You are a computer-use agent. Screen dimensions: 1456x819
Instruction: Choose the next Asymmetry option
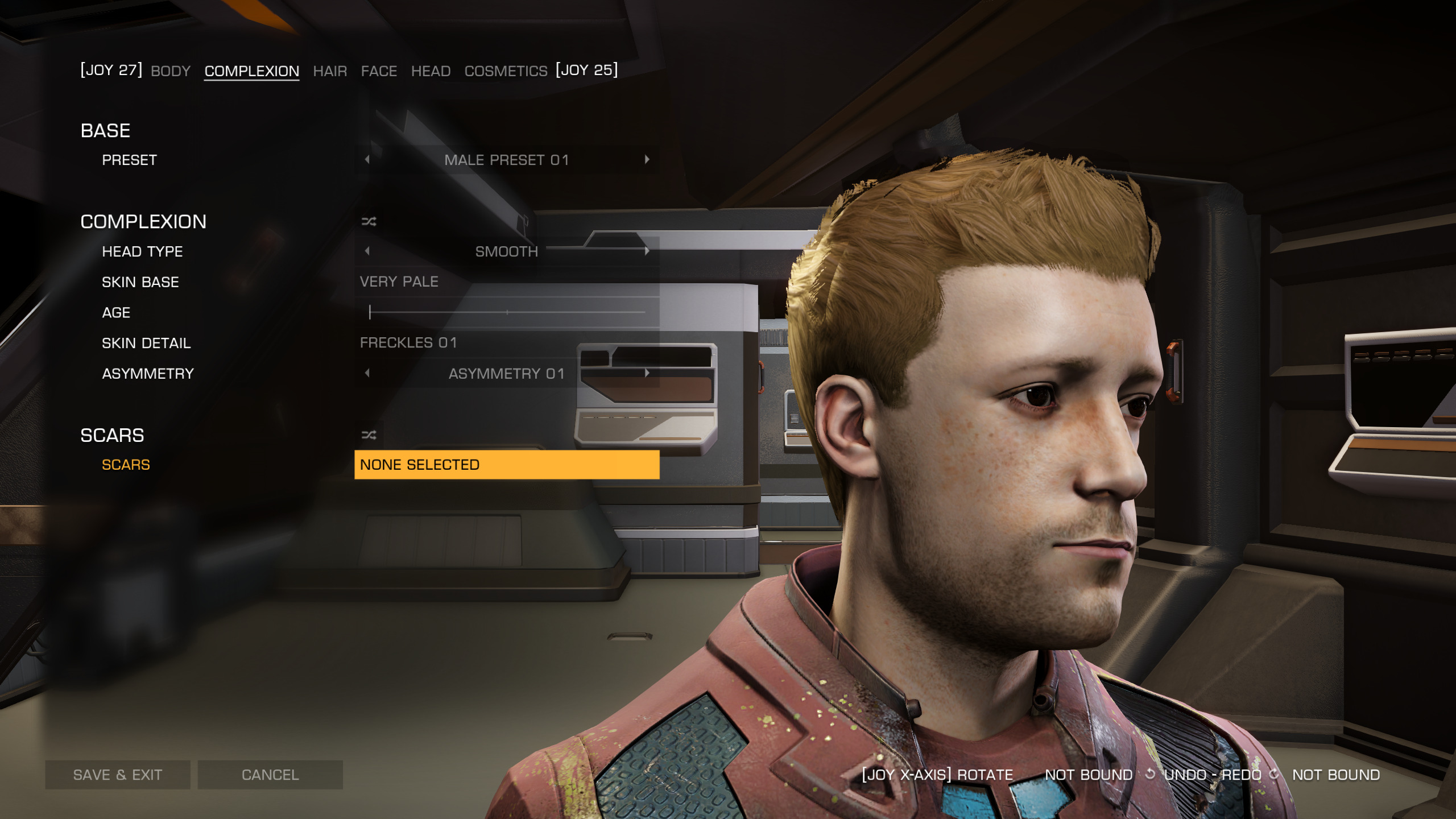647,373
